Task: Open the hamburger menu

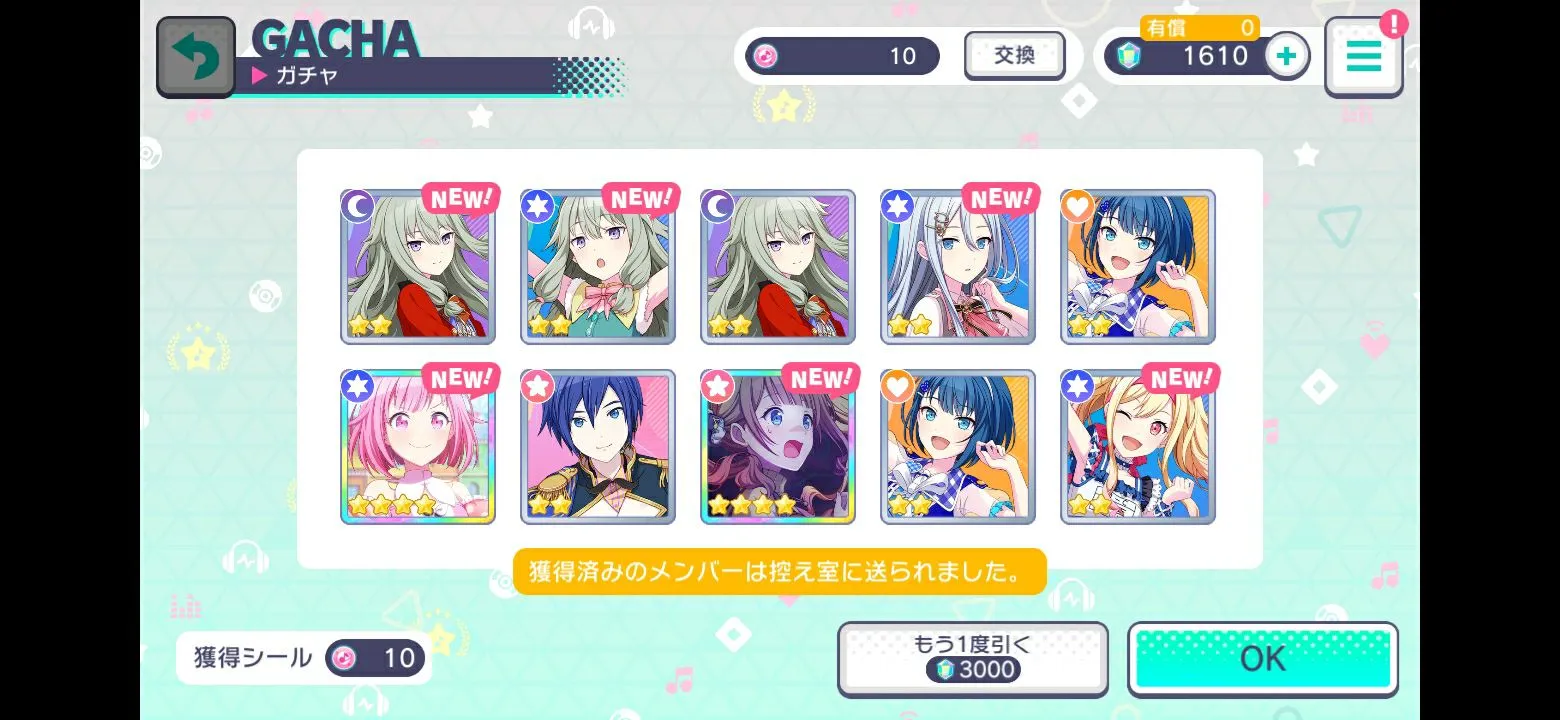Action: coord(1363,57)
